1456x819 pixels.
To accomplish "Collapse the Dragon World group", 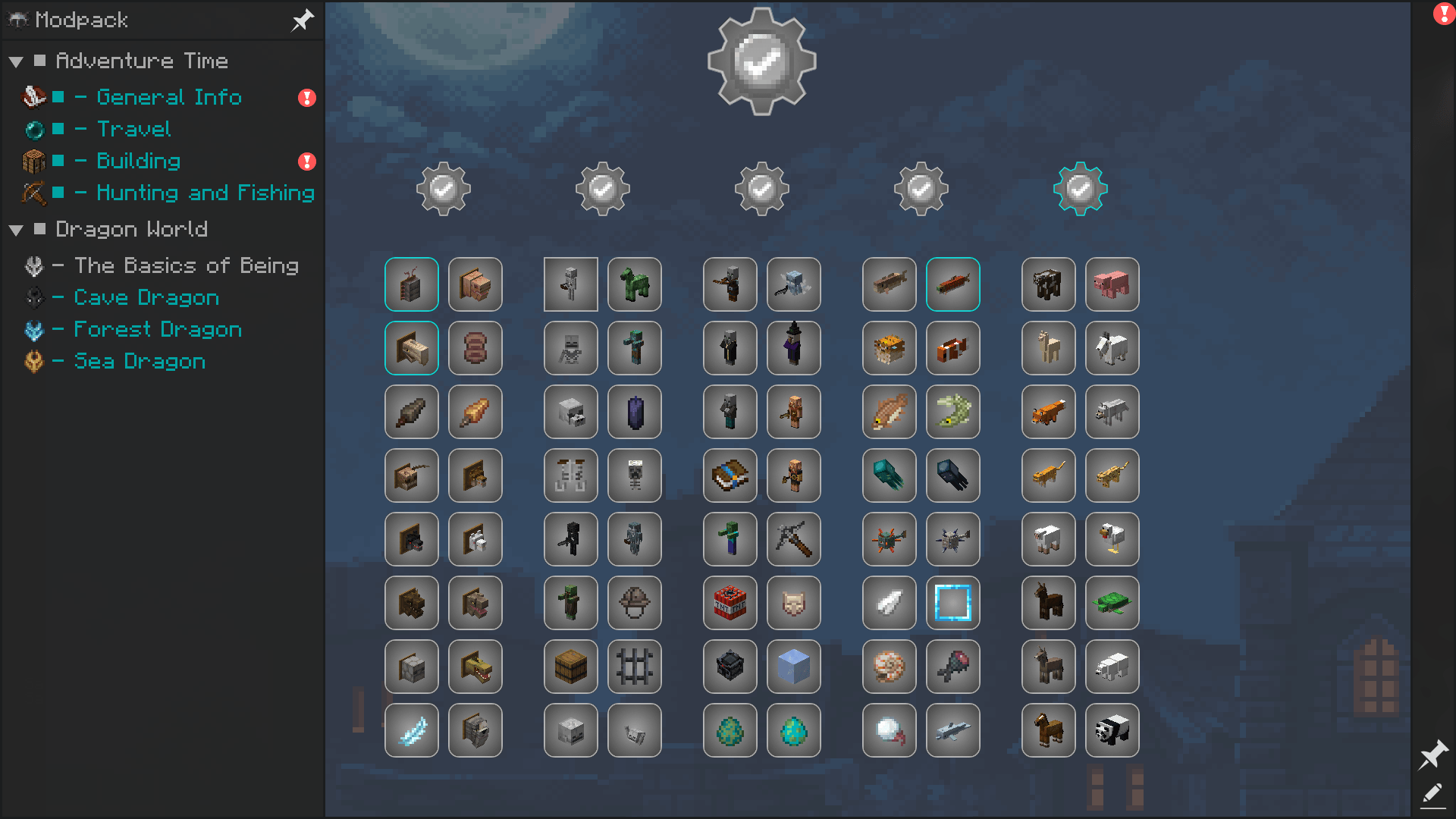I will click(x=16, y=230).
